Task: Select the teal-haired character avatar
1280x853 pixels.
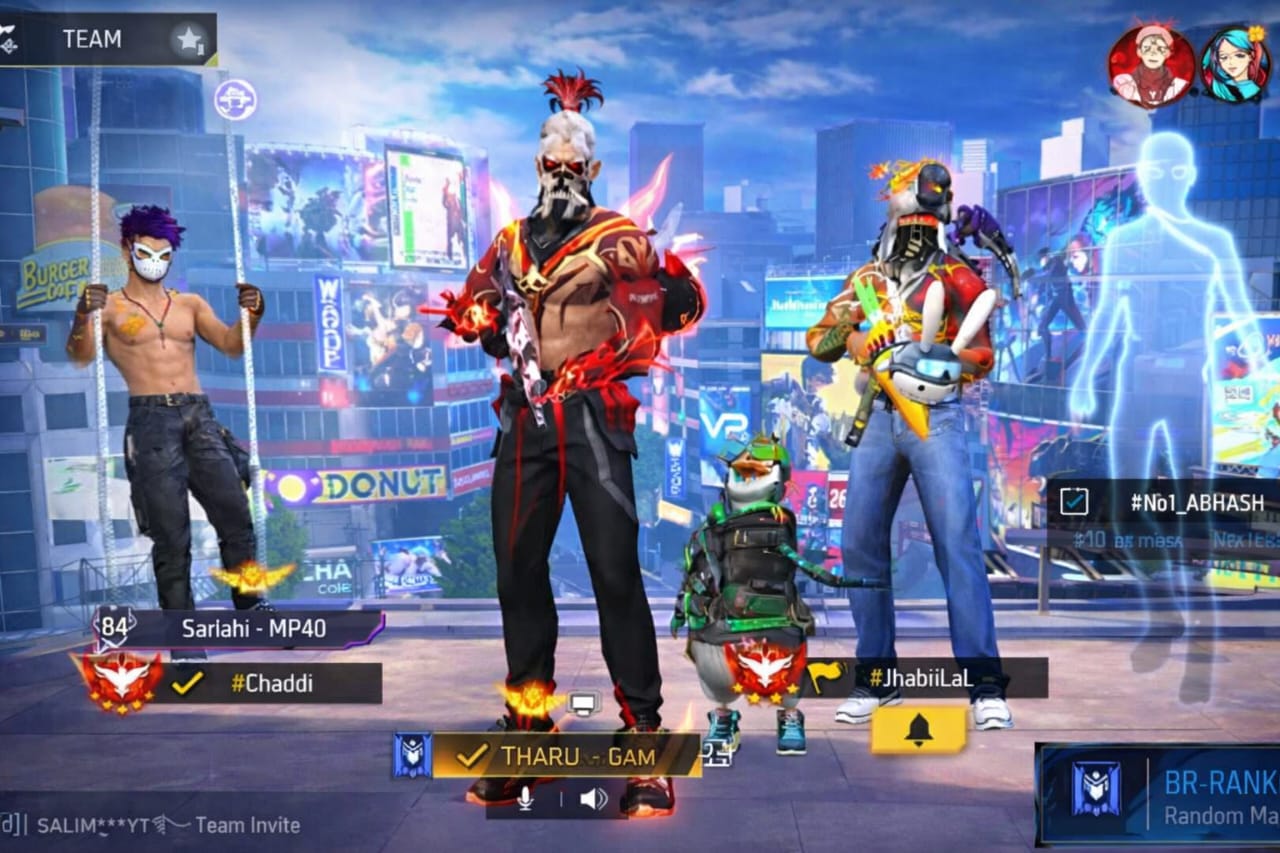Action: (x=1235, y=65)
